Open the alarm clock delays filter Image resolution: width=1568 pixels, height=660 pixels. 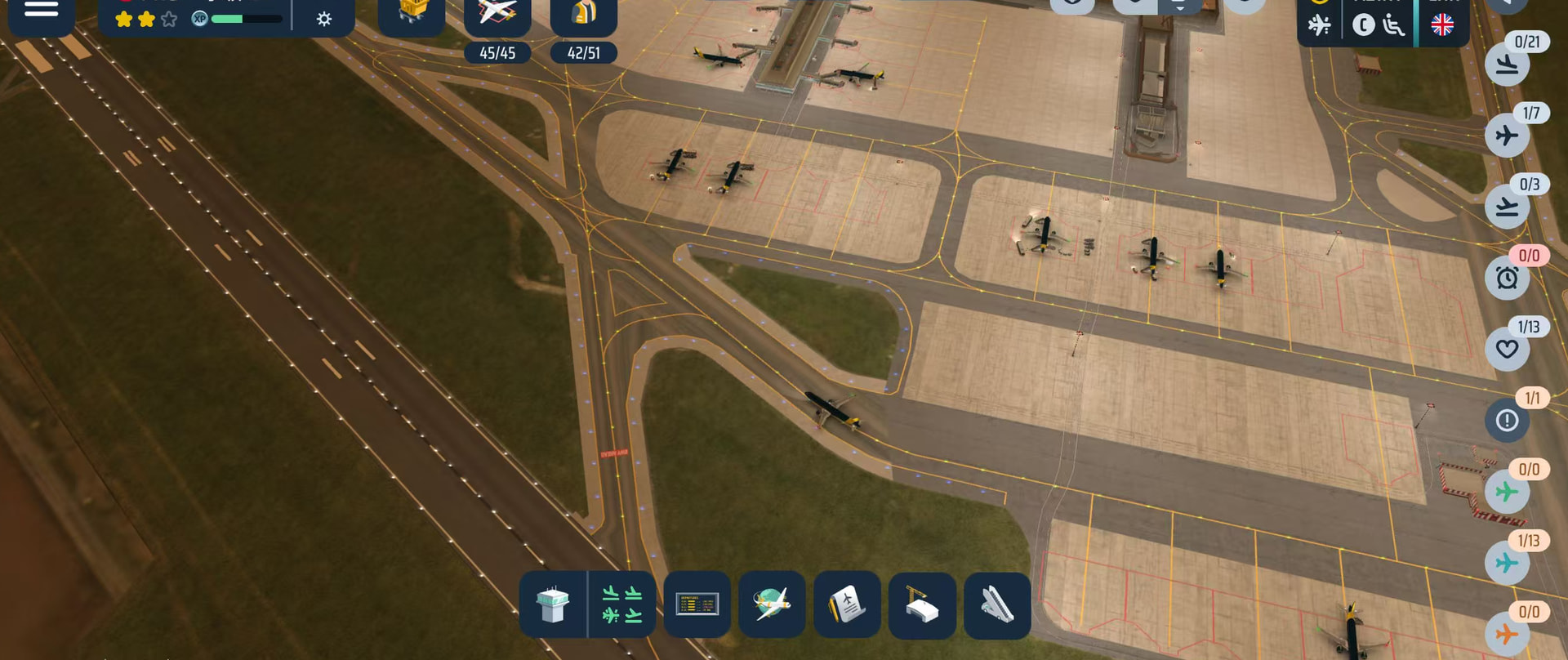click(x=1508, y=278)
